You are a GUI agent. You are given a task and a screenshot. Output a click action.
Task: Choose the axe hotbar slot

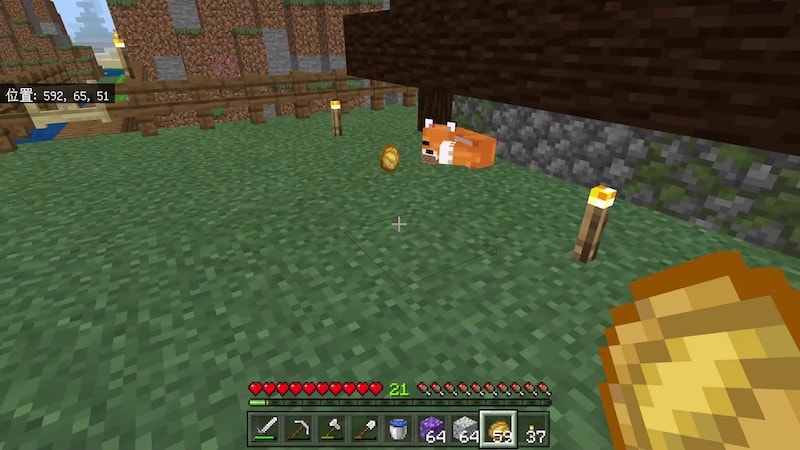[331, 429]
